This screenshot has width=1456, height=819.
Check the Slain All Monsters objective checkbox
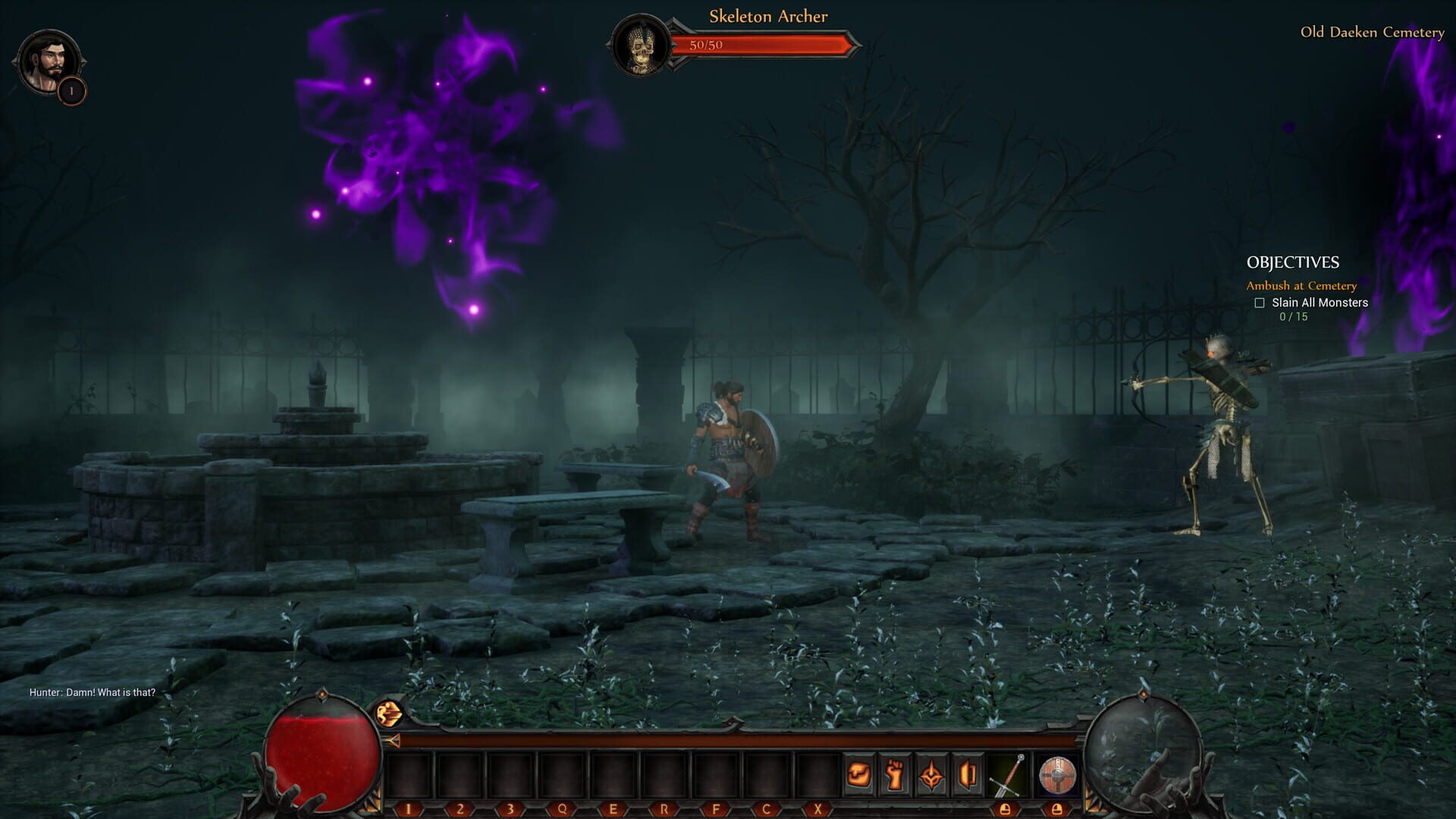pyautogui.click(x=1260, y=303)
